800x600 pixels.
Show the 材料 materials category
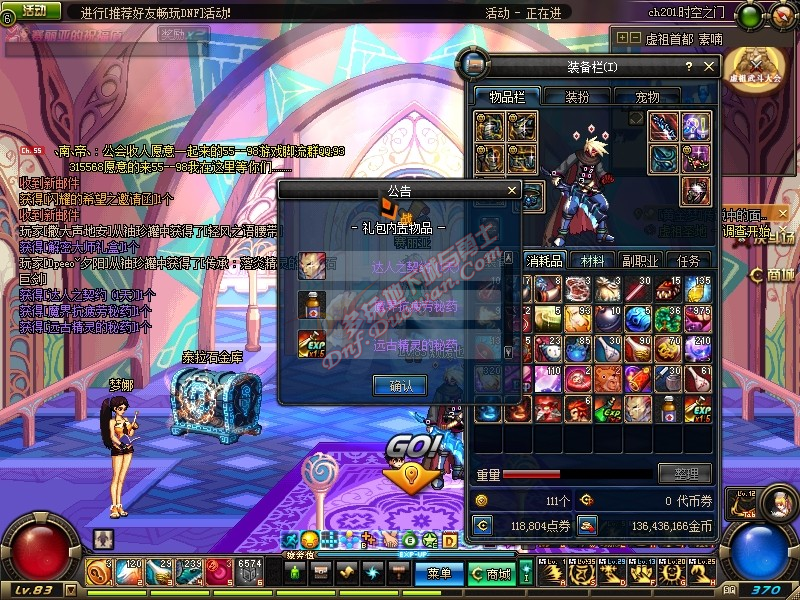click(593, 260)
